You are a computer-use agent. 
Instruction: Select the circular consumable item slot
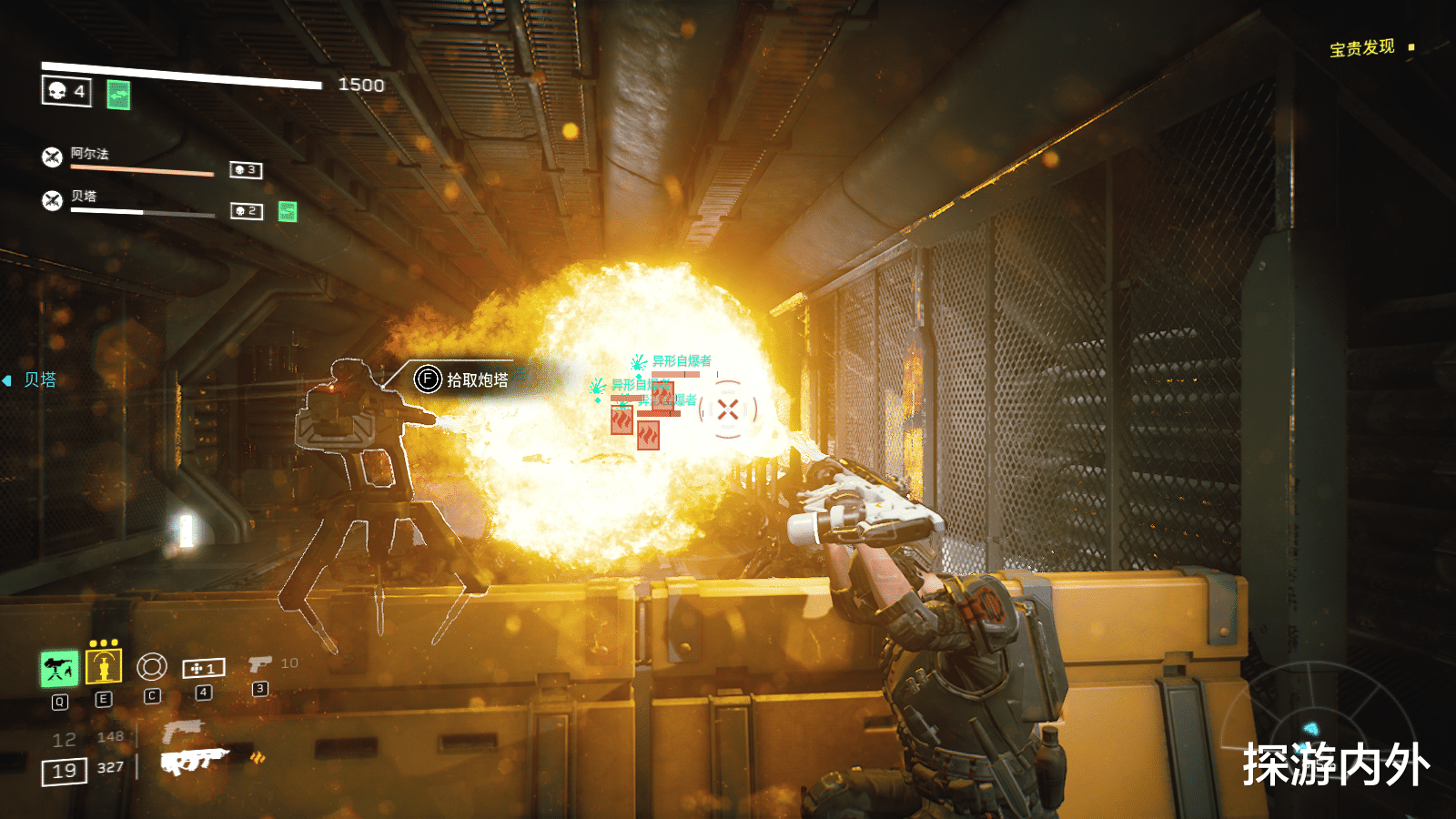coord(152,667)
